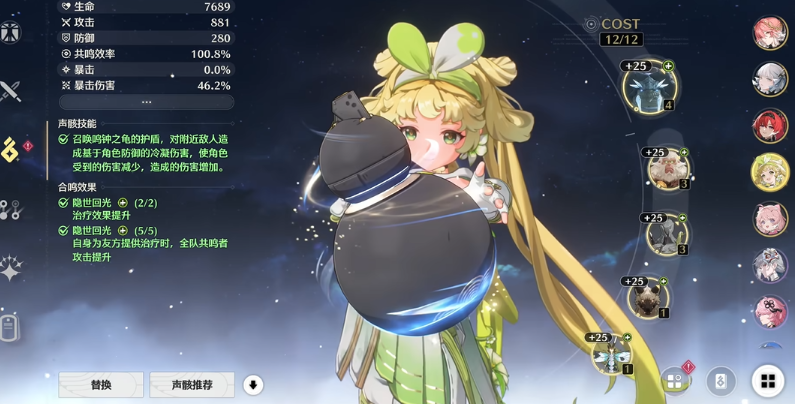795x404 pixels.
Task: Click the echo preset button with red badge
Action: (x=675, y=381)
